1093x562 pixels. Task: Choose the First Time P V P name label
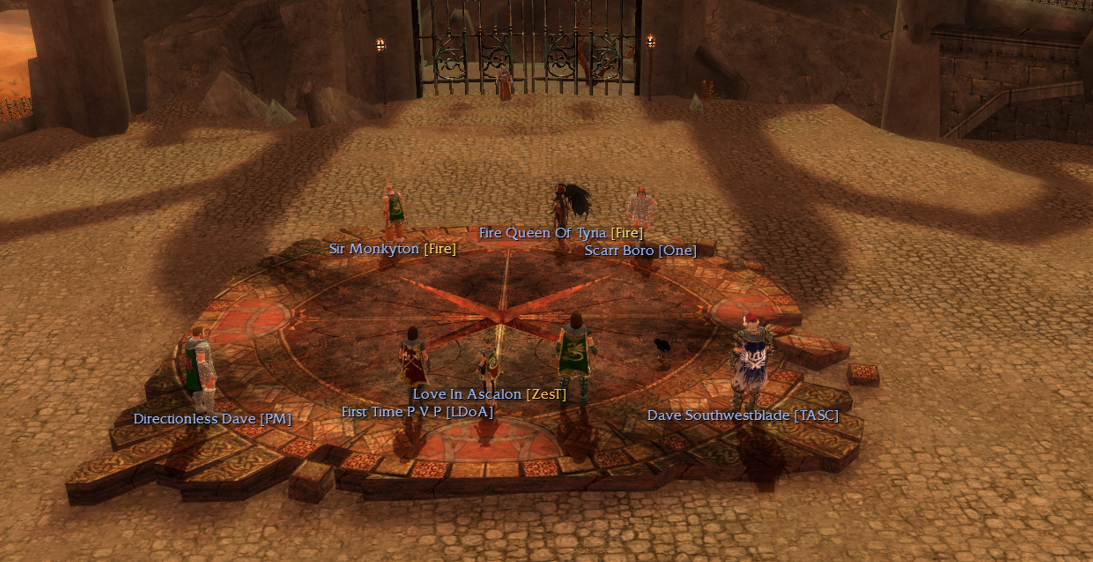[417, 411]
